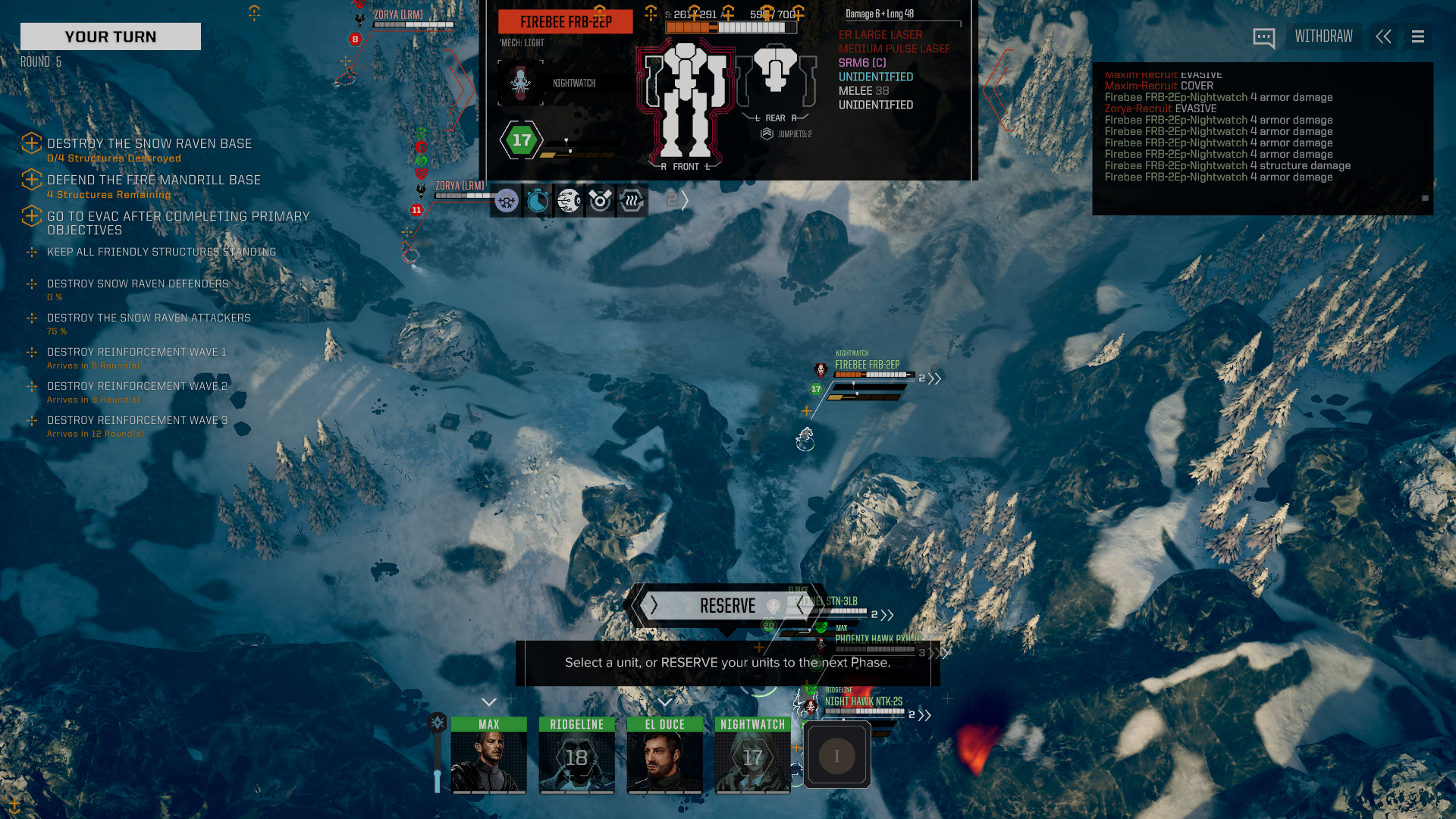The image size is (1456, 819).
Task: Select Nightwatch's pilot portrait
Action: (x=752, y=755)
